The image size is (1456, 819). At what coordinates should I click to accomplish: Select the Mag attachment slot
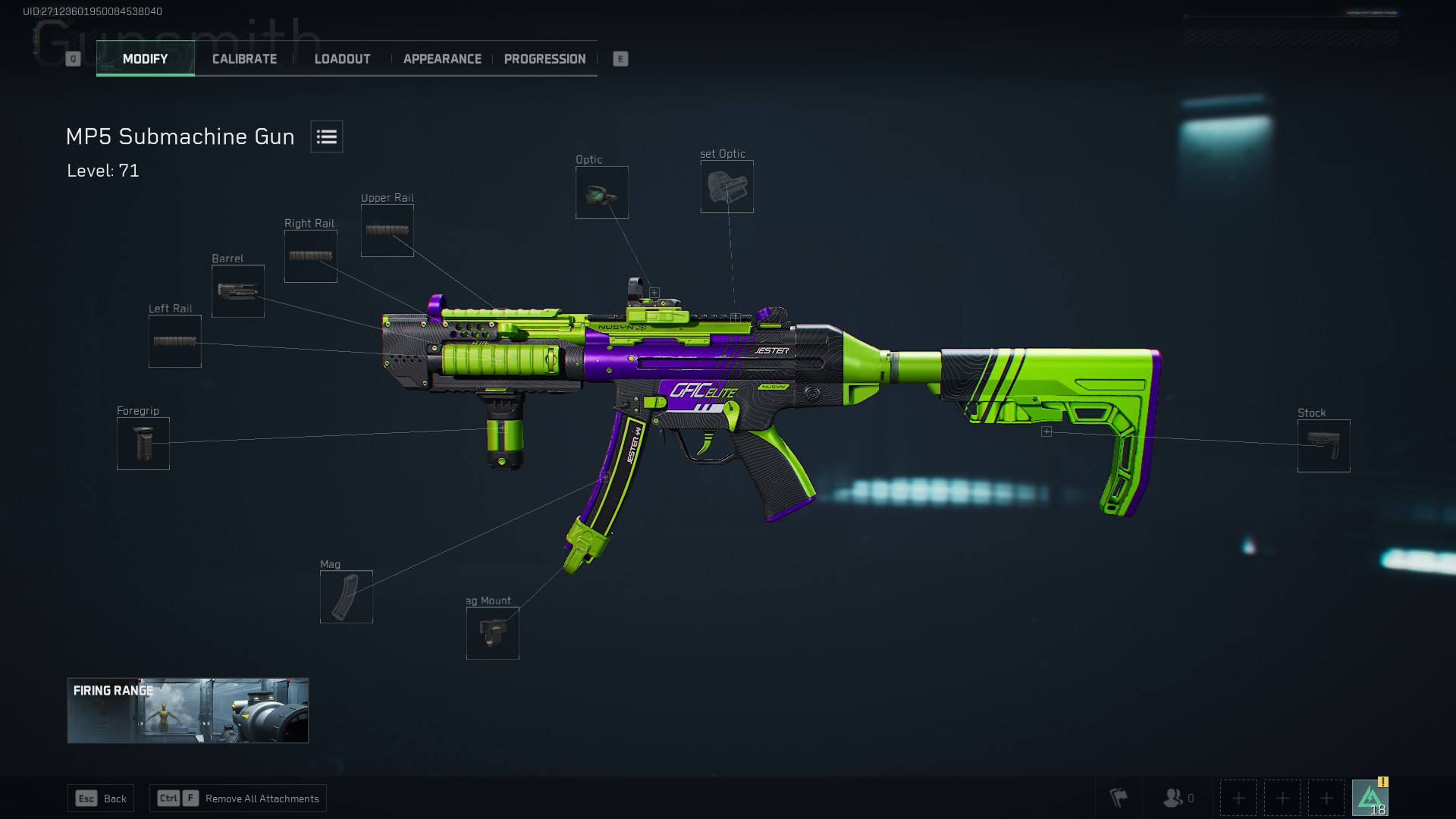click(346, 597)
